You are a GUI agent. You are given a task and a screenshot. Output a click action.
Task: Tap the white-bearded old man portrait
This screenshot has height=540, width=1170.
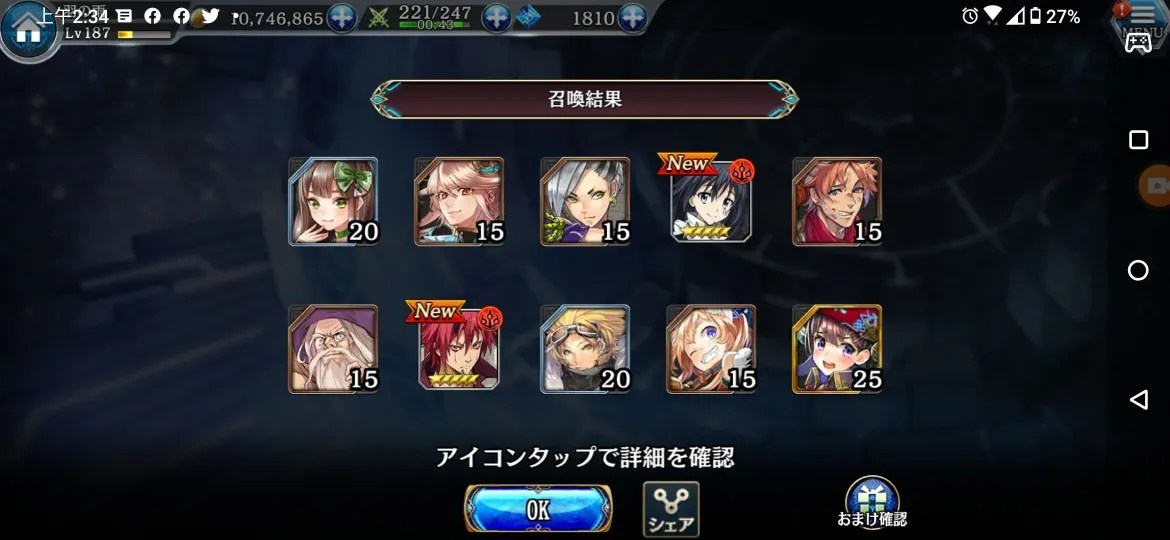pyautogui.click(x=333, y=348)
